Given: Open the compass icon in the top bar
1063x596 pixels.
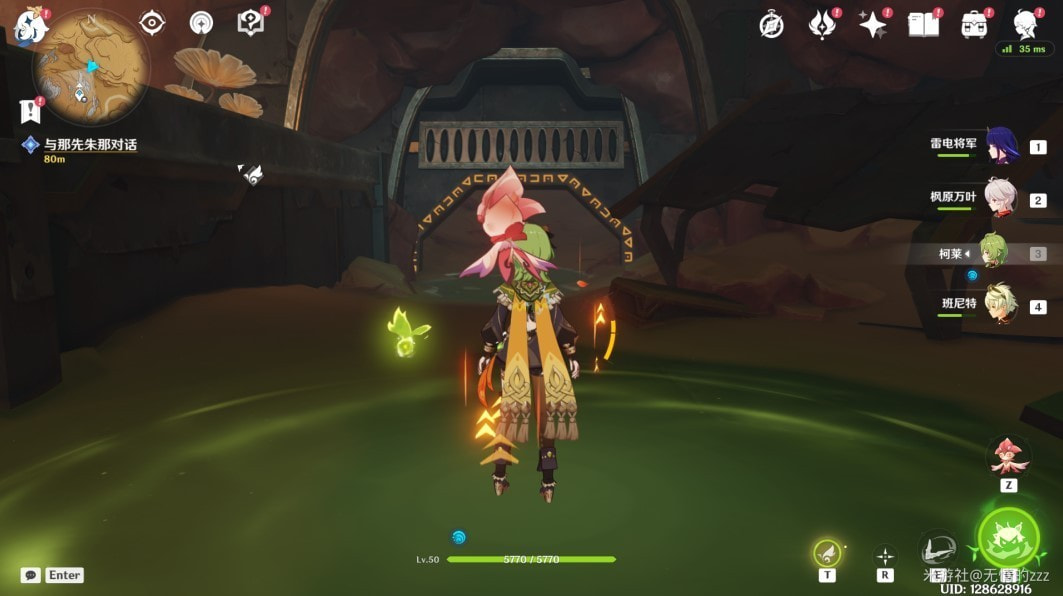Looking at the screenshot, I should pyautogui.click(x=771, y=26).
